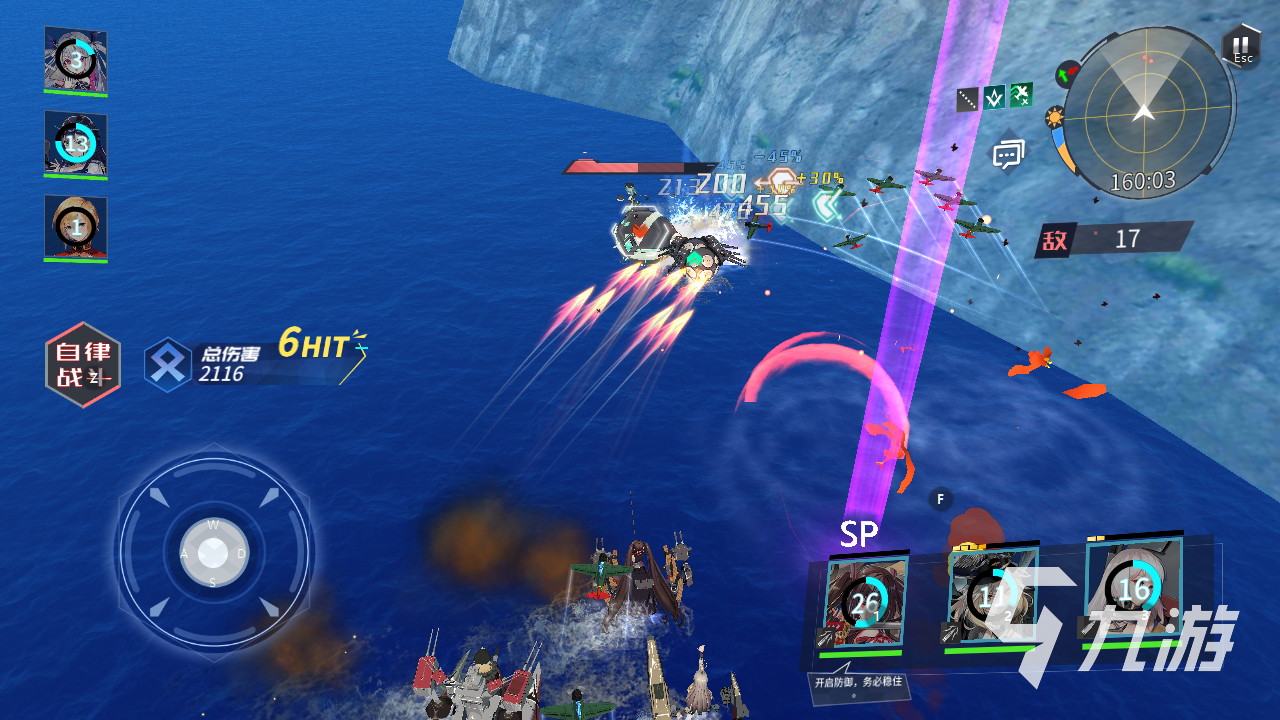
Task: Activate the skill card with cooldown 16
Action: point(1133,588)
